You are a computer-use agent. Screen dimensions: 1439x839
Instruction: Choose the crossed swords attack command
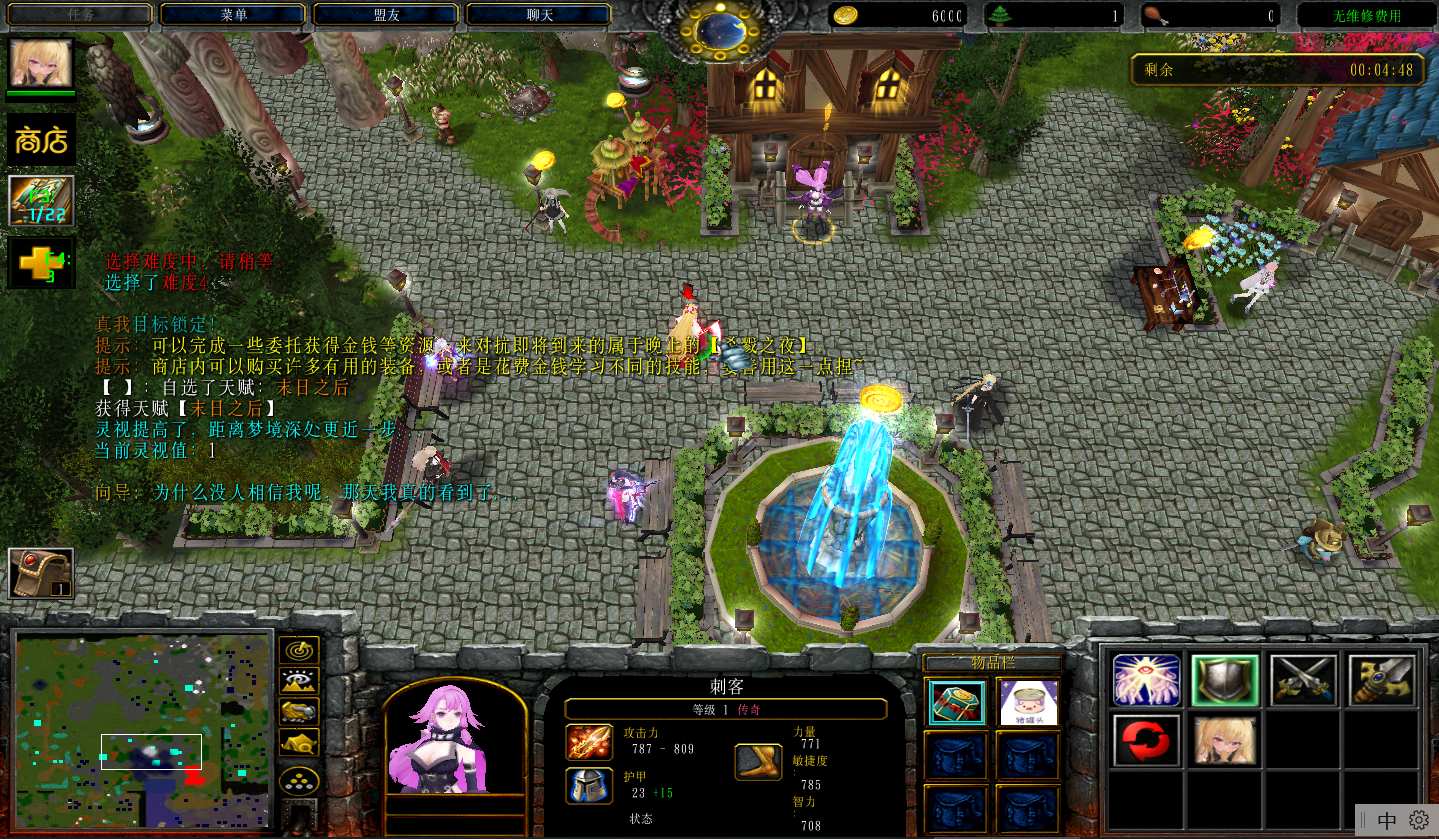pyautogui.click(x=1304, y=680)
